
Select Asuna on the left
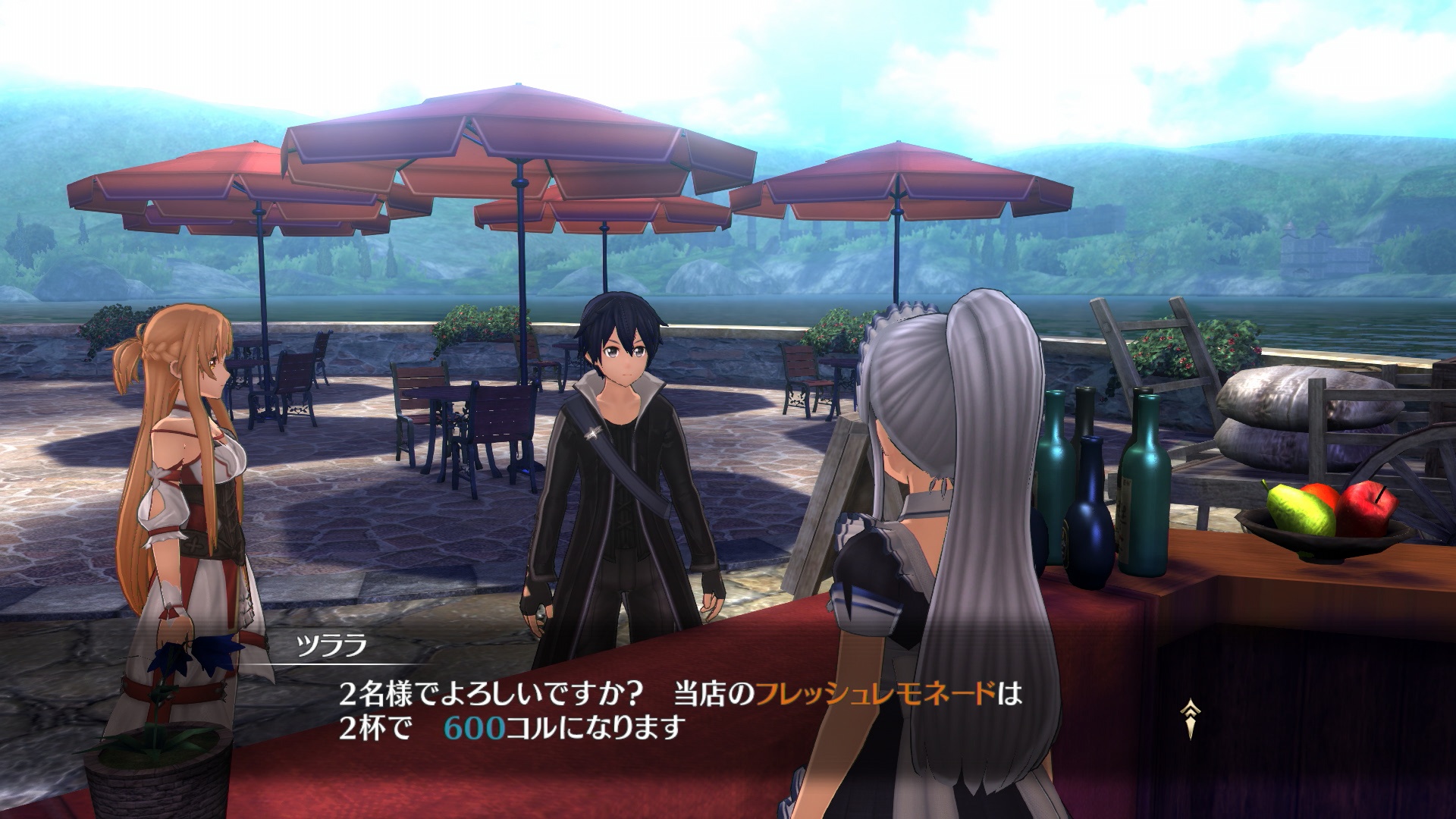(190, 470)
